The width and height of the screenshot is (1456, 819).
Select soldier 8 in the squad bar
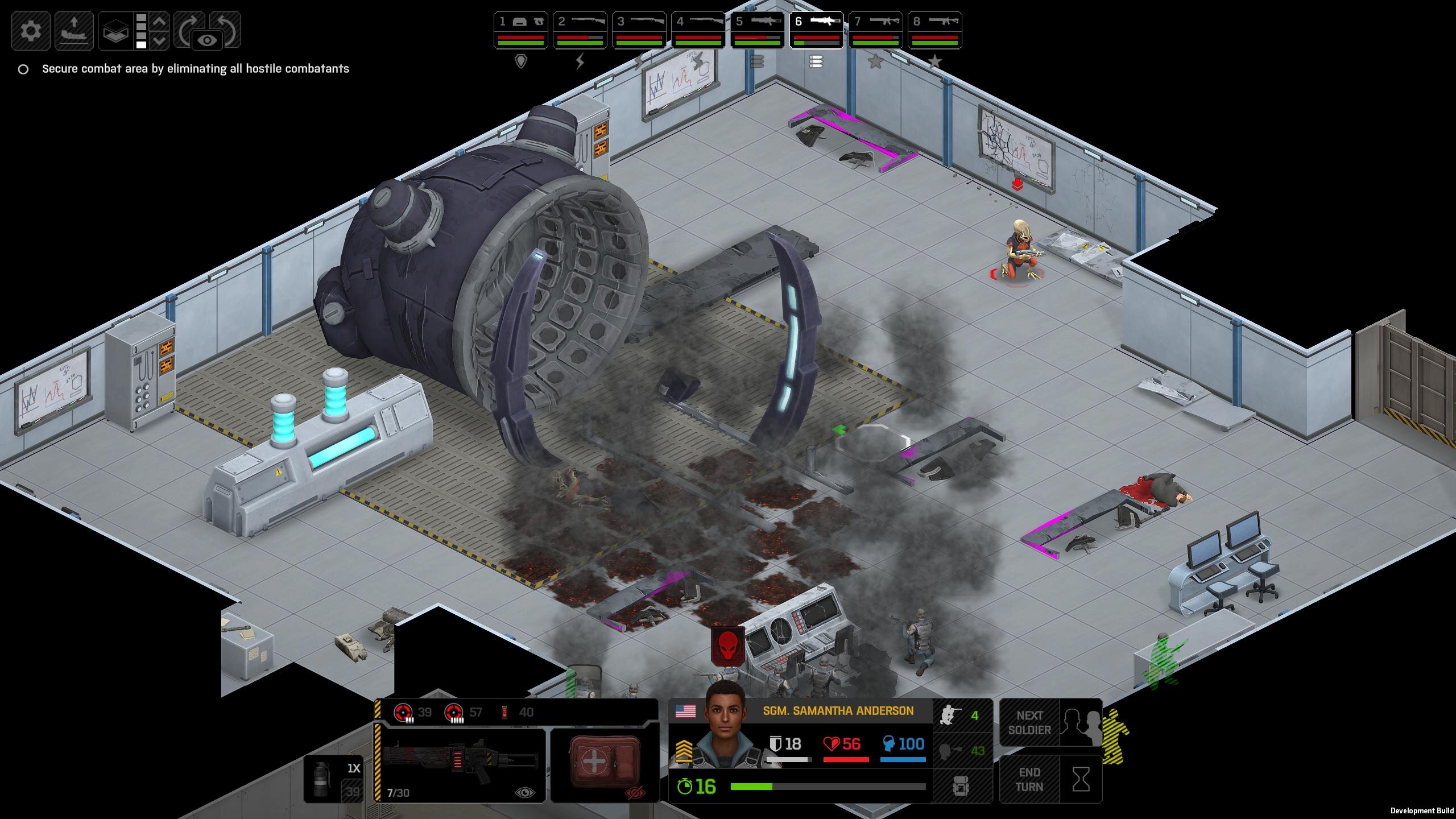tap(934, 31)
